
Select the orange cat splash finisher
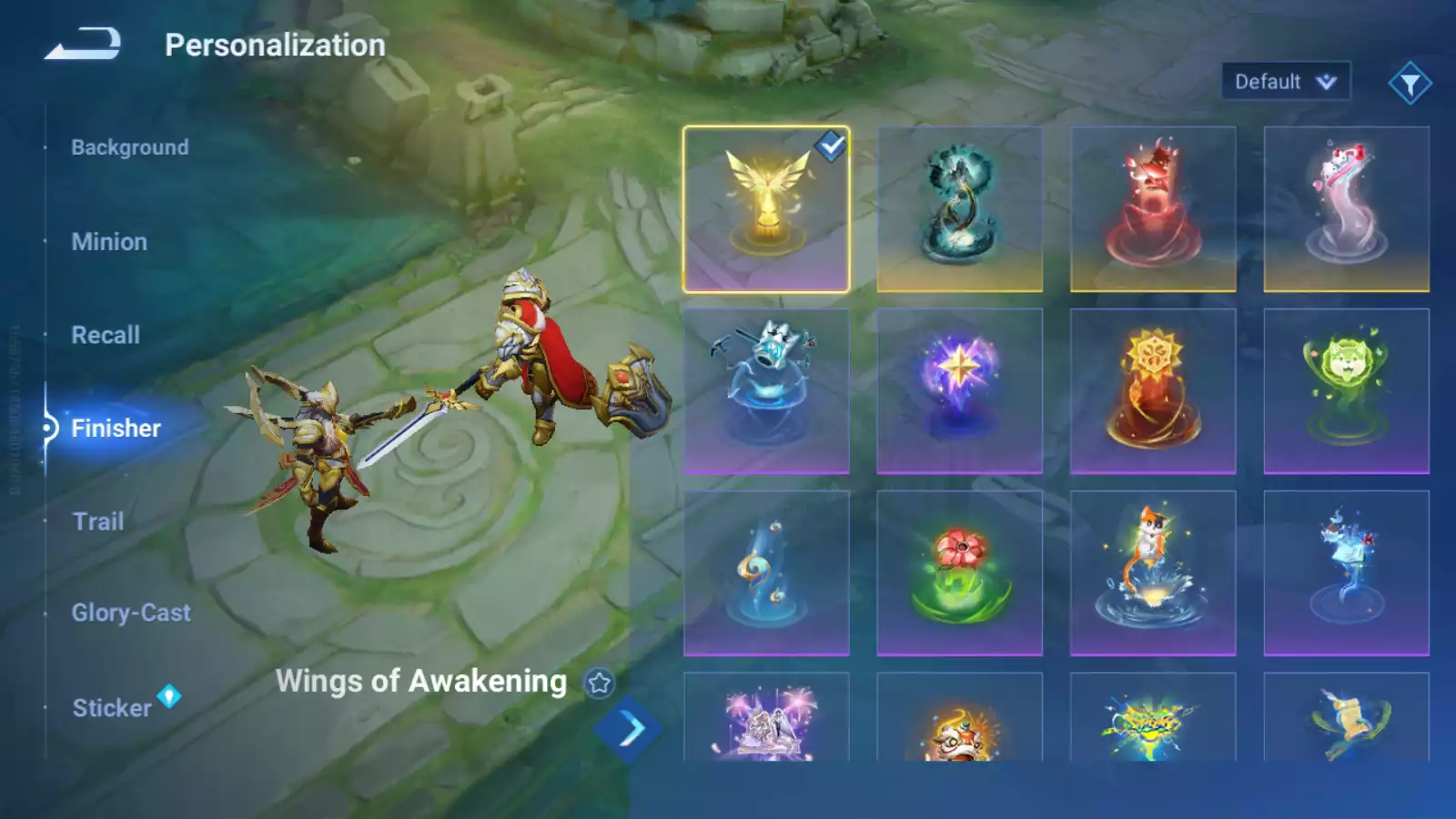point(1153,573)
